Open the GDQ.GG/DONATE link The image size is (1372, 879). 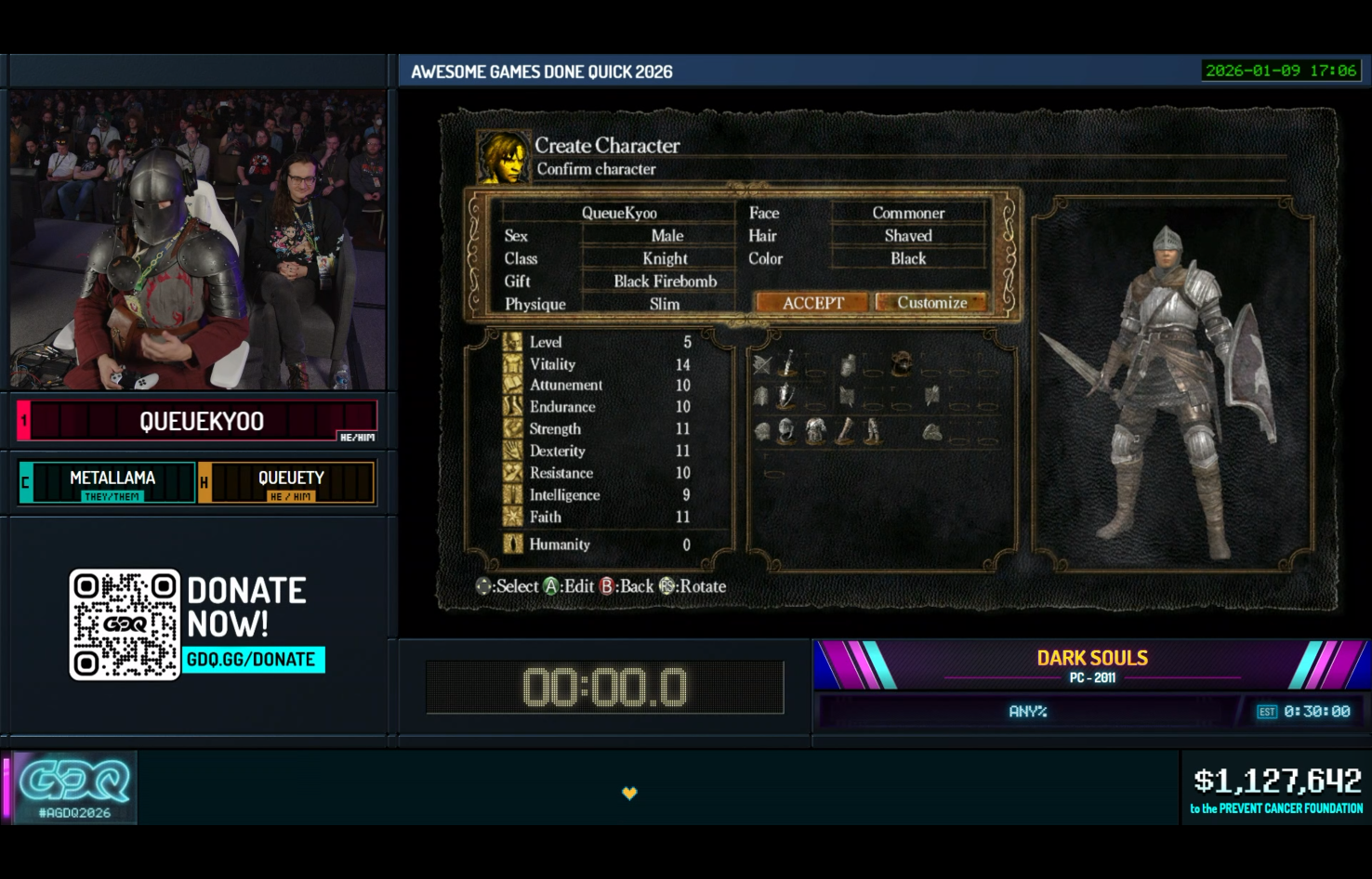(252, 660)
